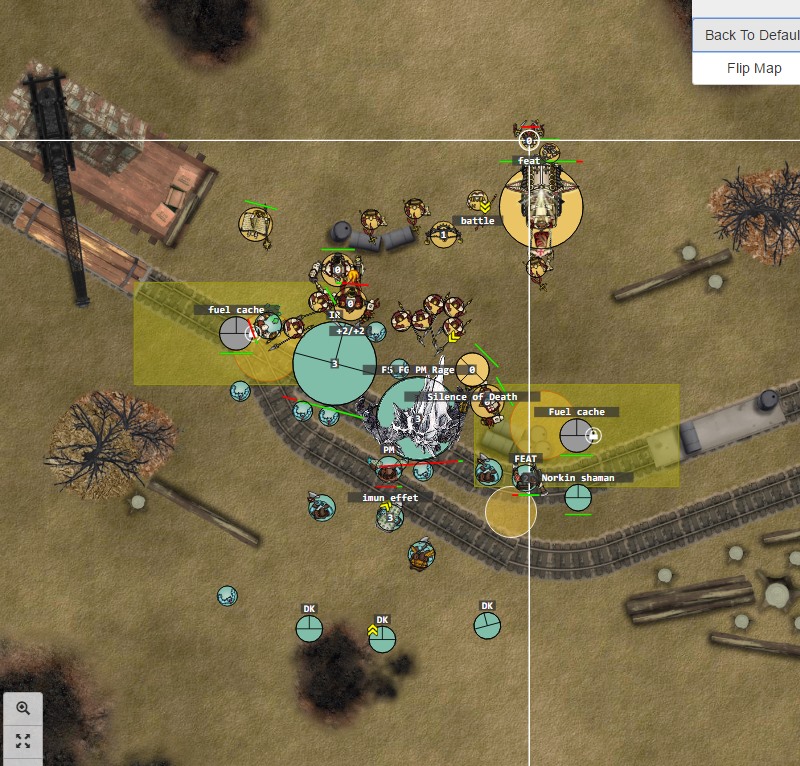Image resolution: width=800 pixels, height=766 pixels.
Task: Toggle fullscreen with the expand arrows icon
Action: click(x=23, y=741)
